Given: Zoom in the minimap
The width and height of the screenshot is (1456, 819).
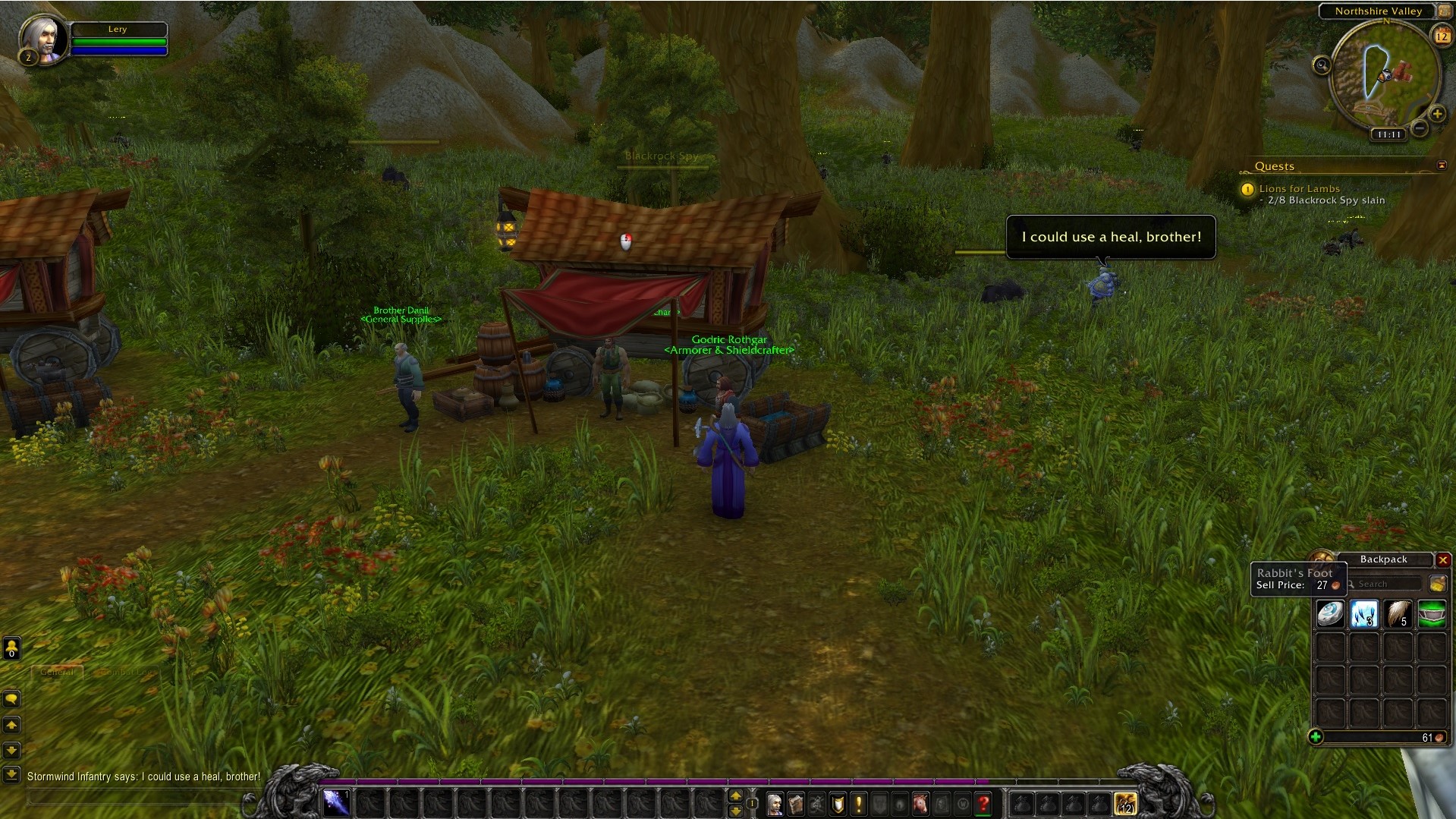Looking at the screenshot, I should [1437, 114].
